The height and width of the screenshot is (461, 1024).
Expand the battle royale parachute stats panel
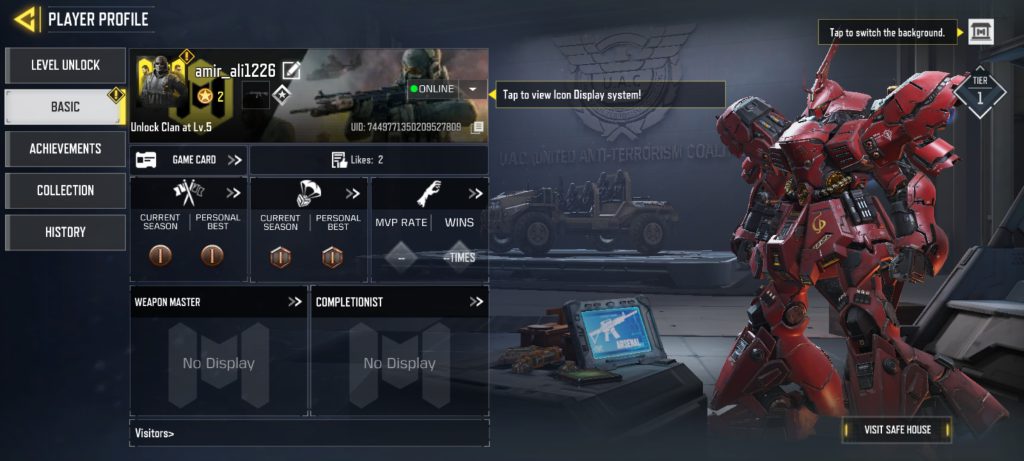pyautogui.click(x=352, y=193)
